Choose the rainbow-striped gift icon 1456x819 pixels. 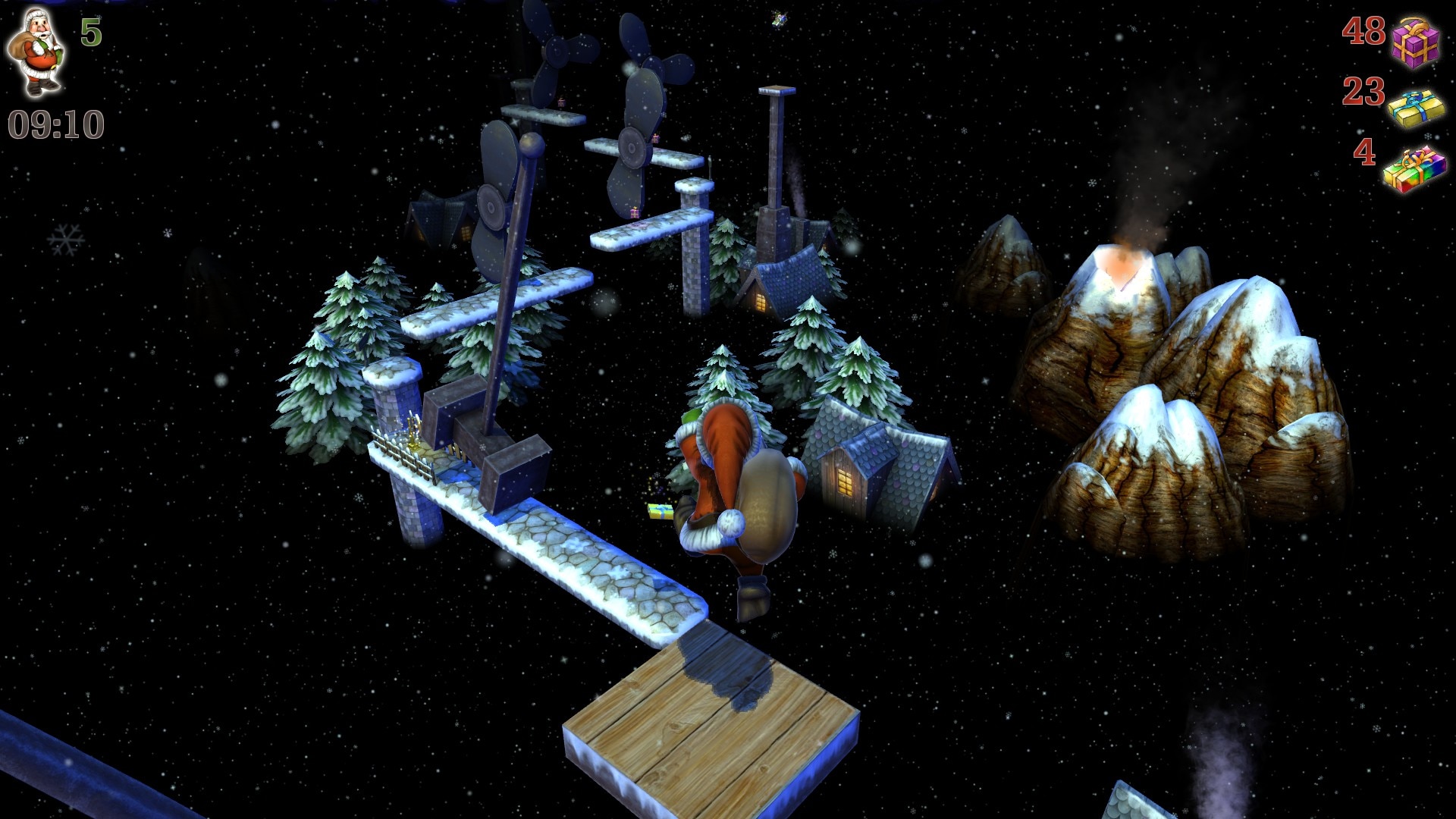pos(1414,170)
